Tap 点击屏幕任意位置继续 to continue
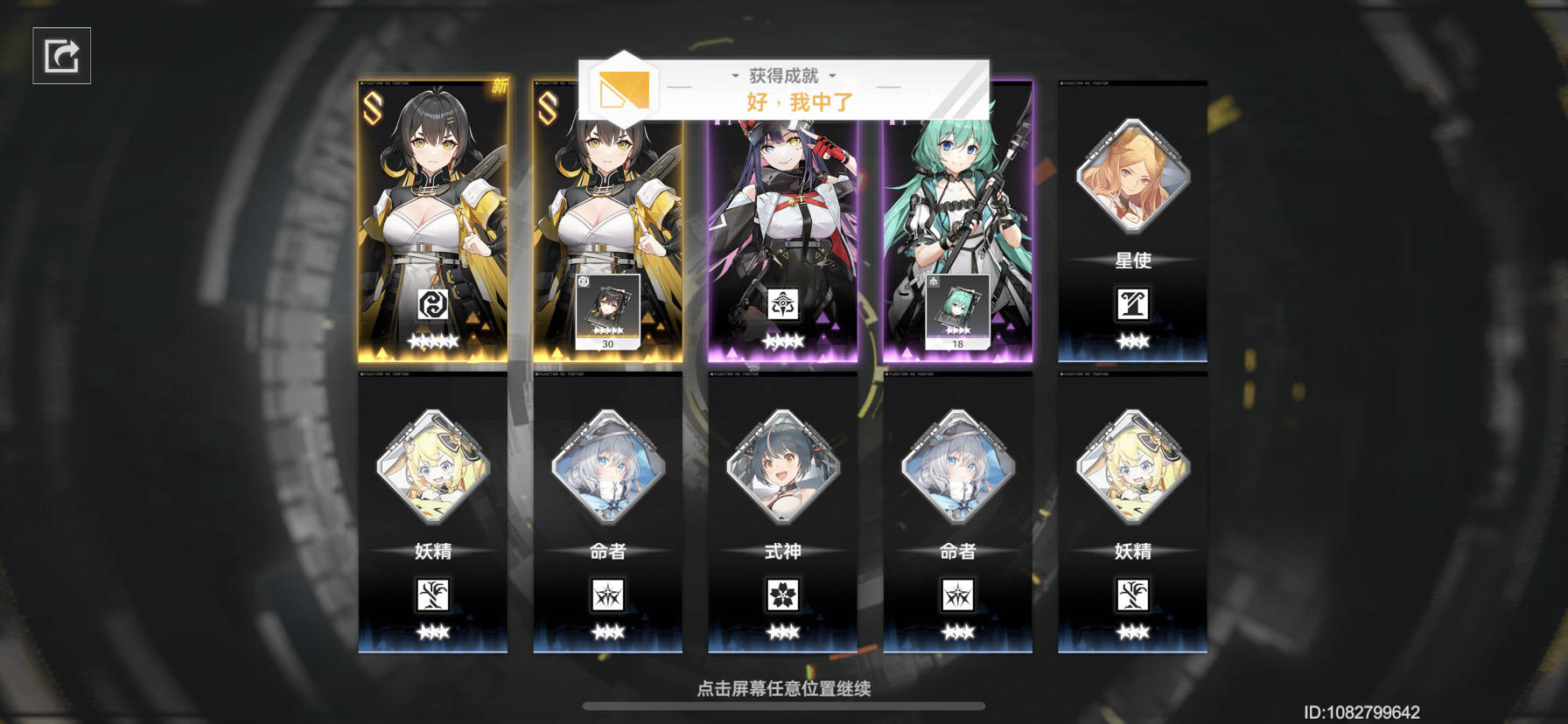Screen dimensions: 1568x724 pyautogui.click(x=784, y=688)
